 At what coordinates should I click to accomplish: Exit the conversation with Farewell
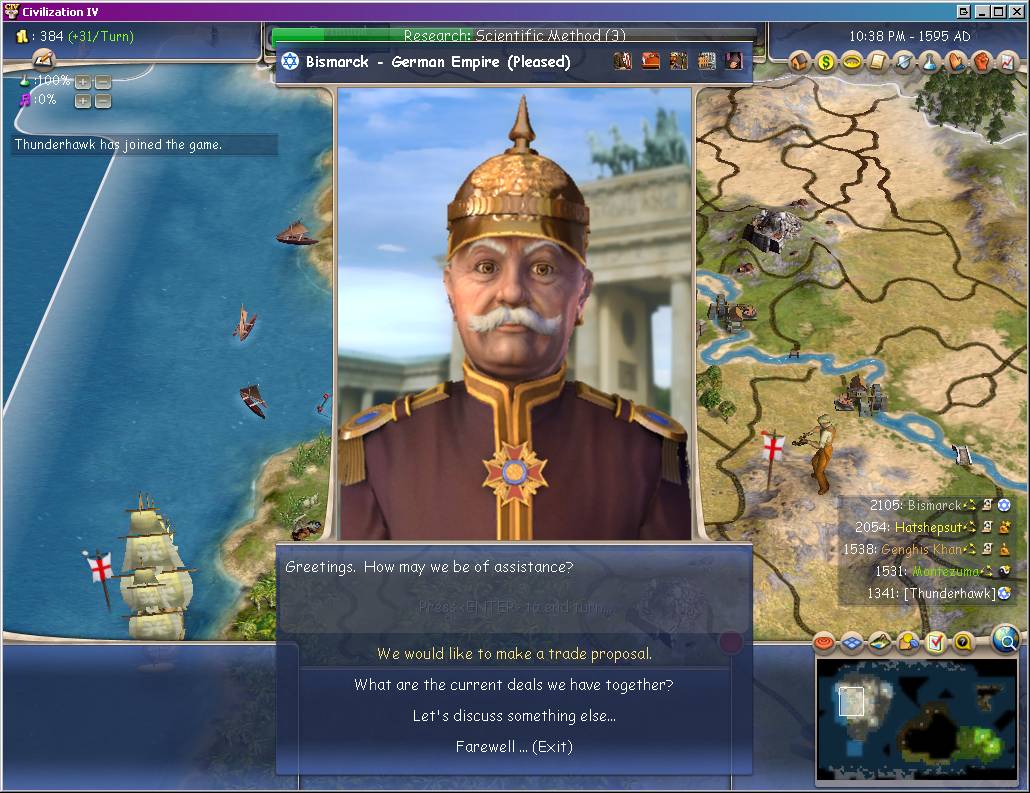click(x=514, y=747)
